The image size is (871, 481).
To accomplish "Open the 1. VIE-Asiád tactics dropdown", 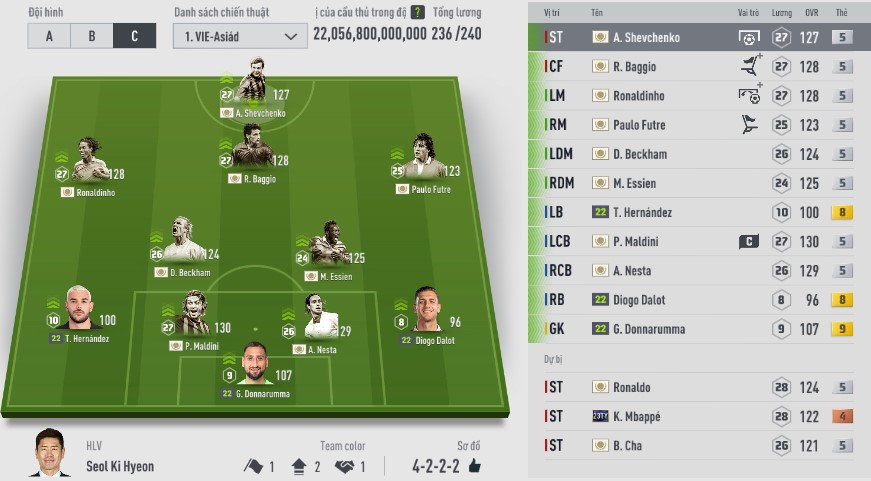I will click(x=239, y=36).
